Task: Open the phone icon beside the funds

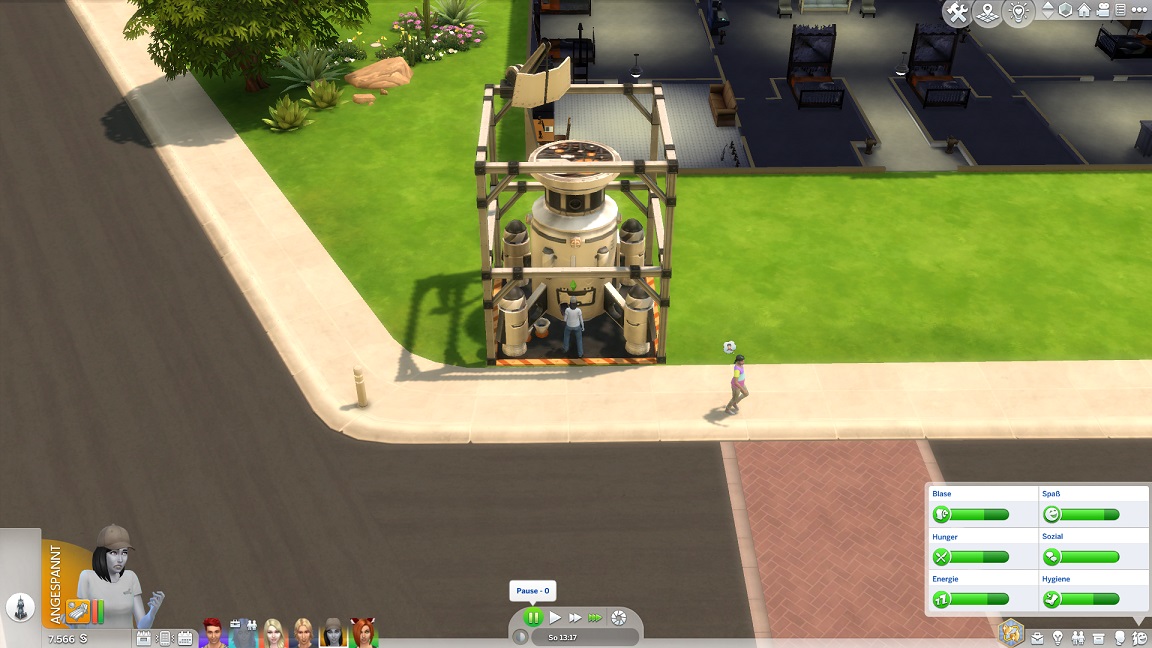Action: point(165,638)
